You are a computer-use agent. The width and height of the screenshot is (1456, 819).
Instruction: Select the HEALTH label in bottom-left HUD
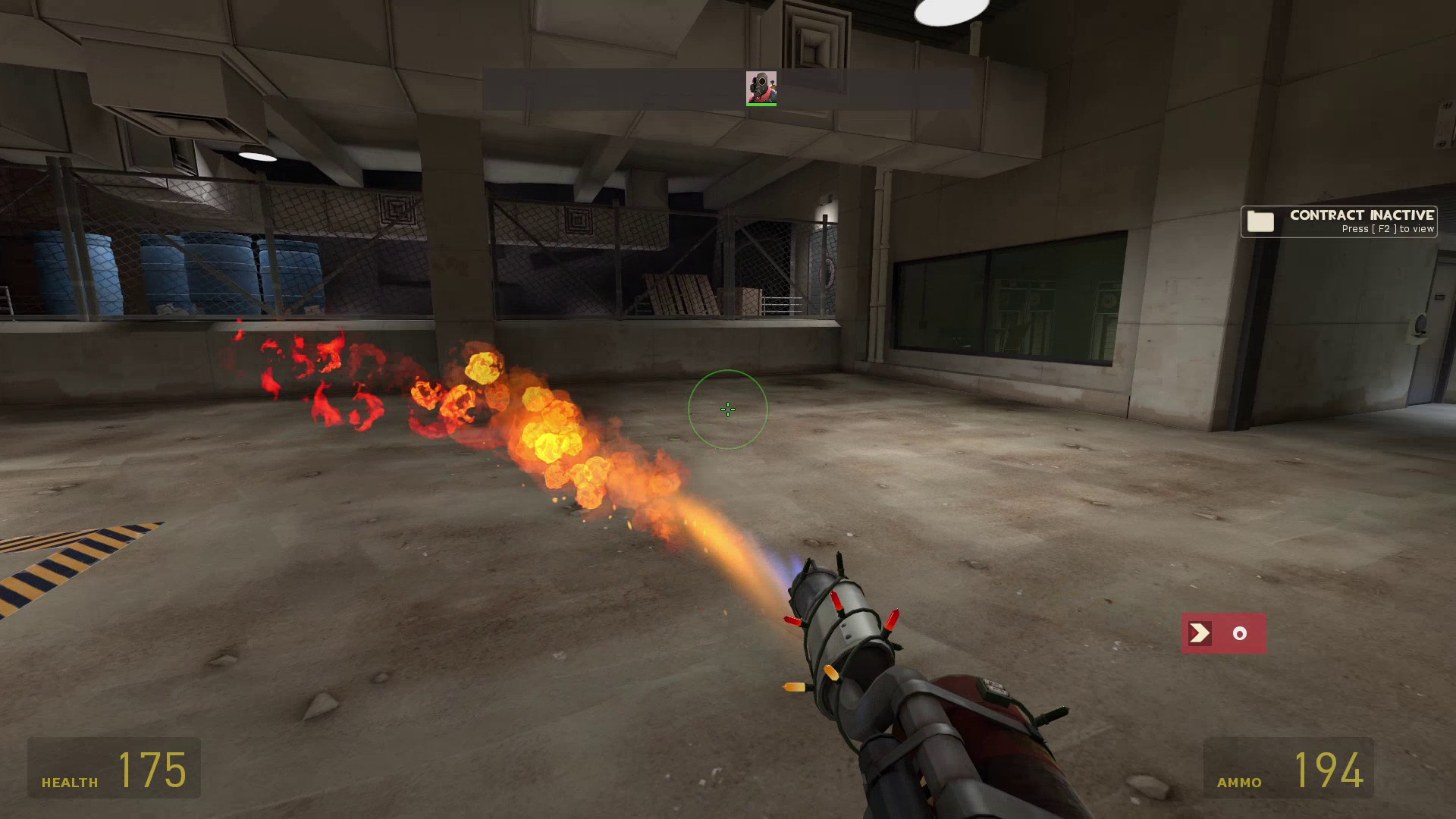68,780
